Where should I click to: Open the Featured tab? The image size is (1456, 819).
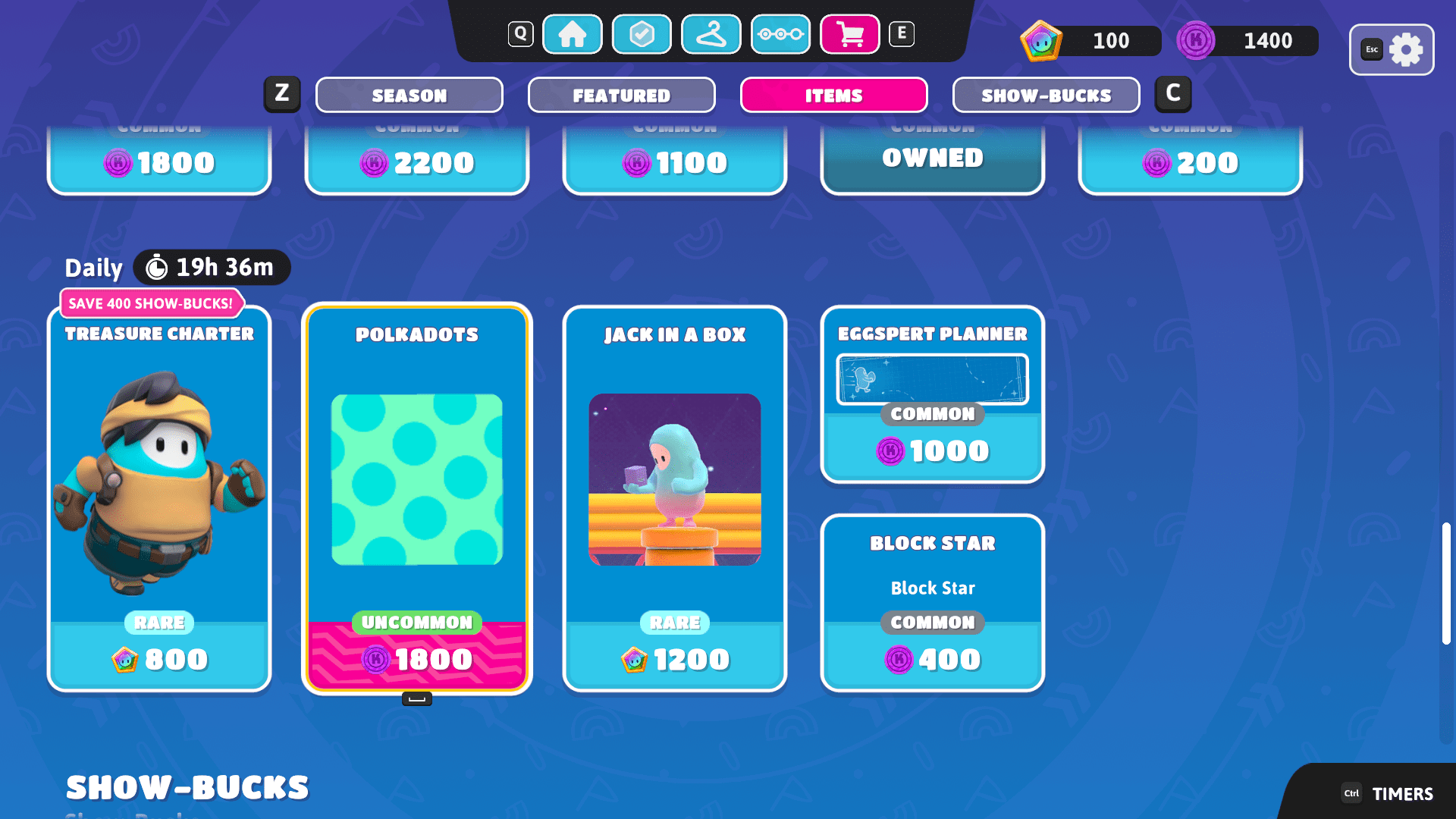621,95
